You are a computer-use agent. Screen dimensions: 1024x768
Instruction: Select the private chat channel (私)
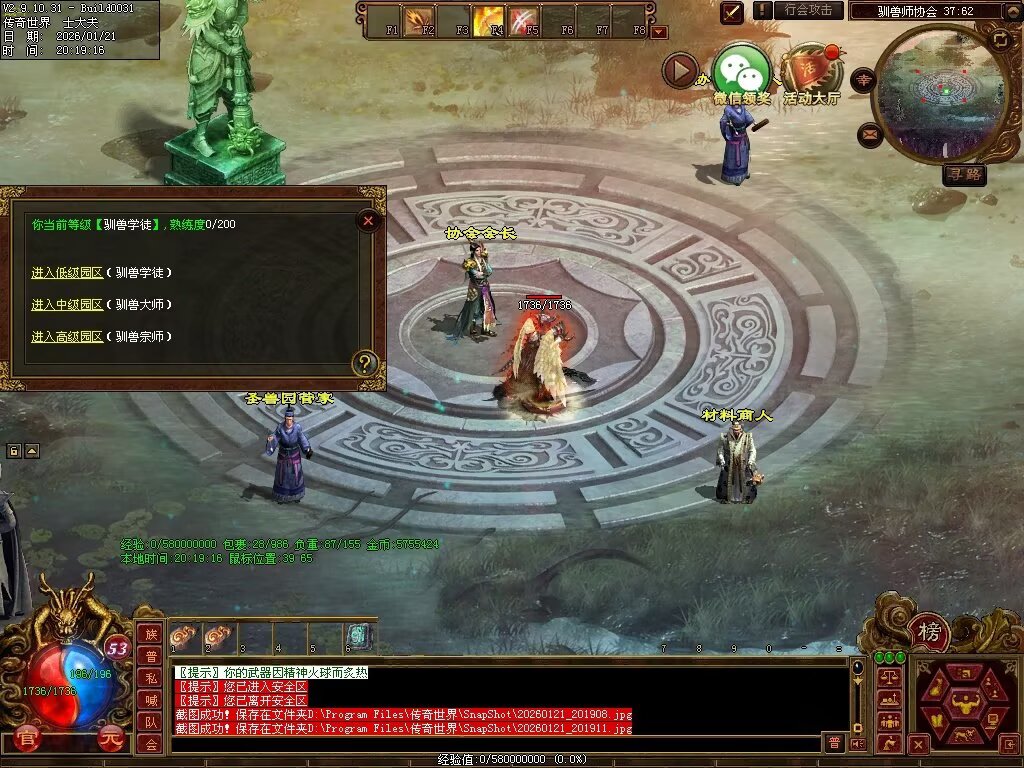click(150, 677)
